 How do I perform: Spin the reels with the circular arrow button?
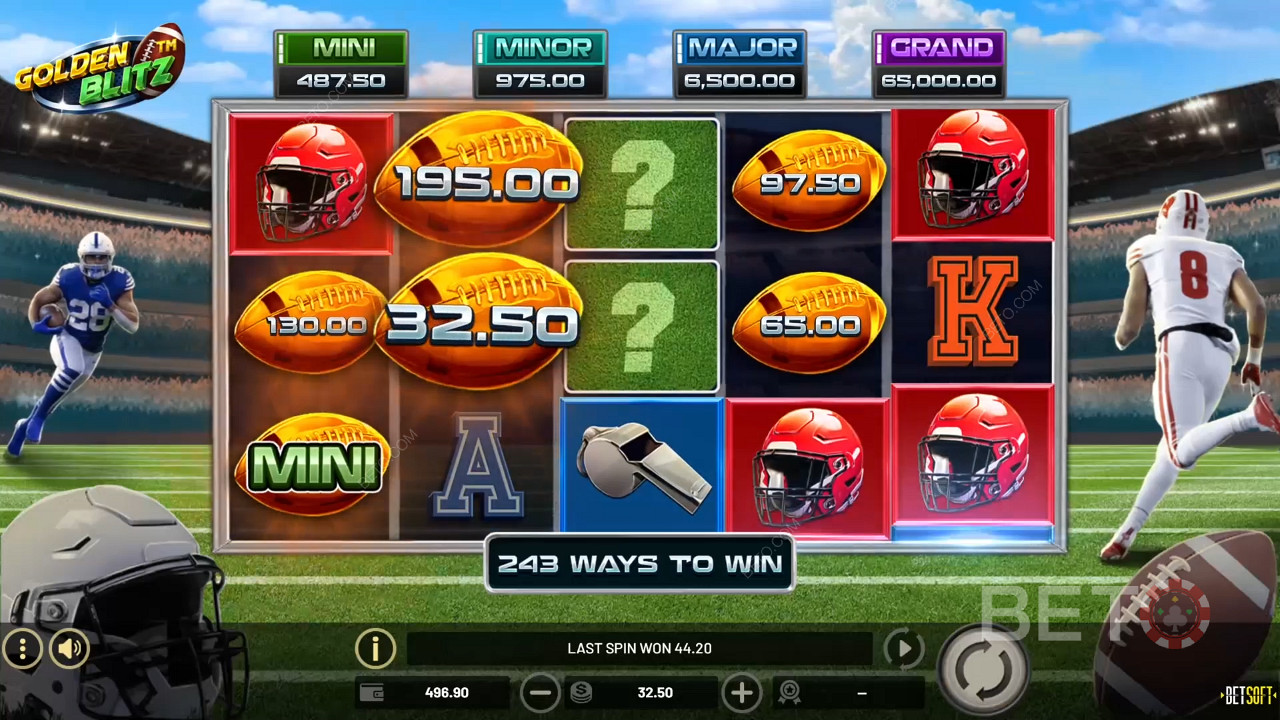(985, 670)
